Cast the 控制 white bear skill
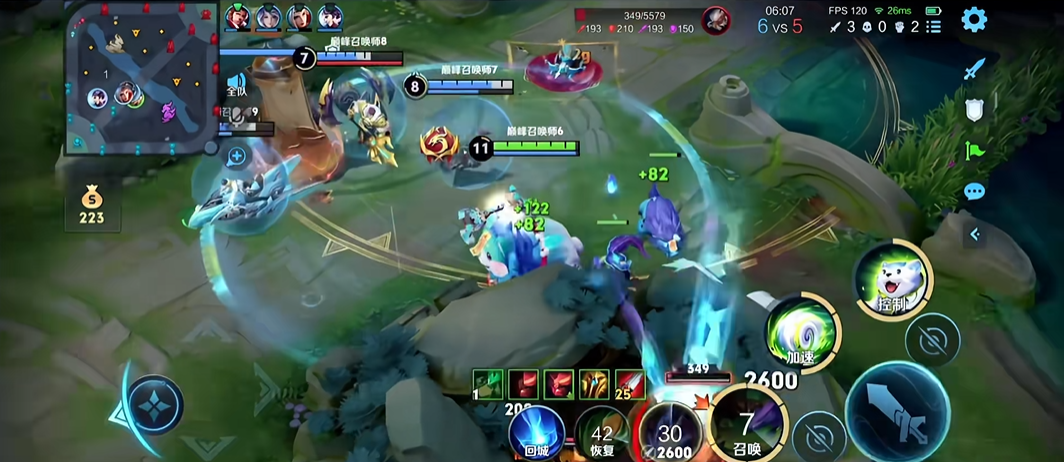The width and height of the screenshot is (1064, 462). 892,277
